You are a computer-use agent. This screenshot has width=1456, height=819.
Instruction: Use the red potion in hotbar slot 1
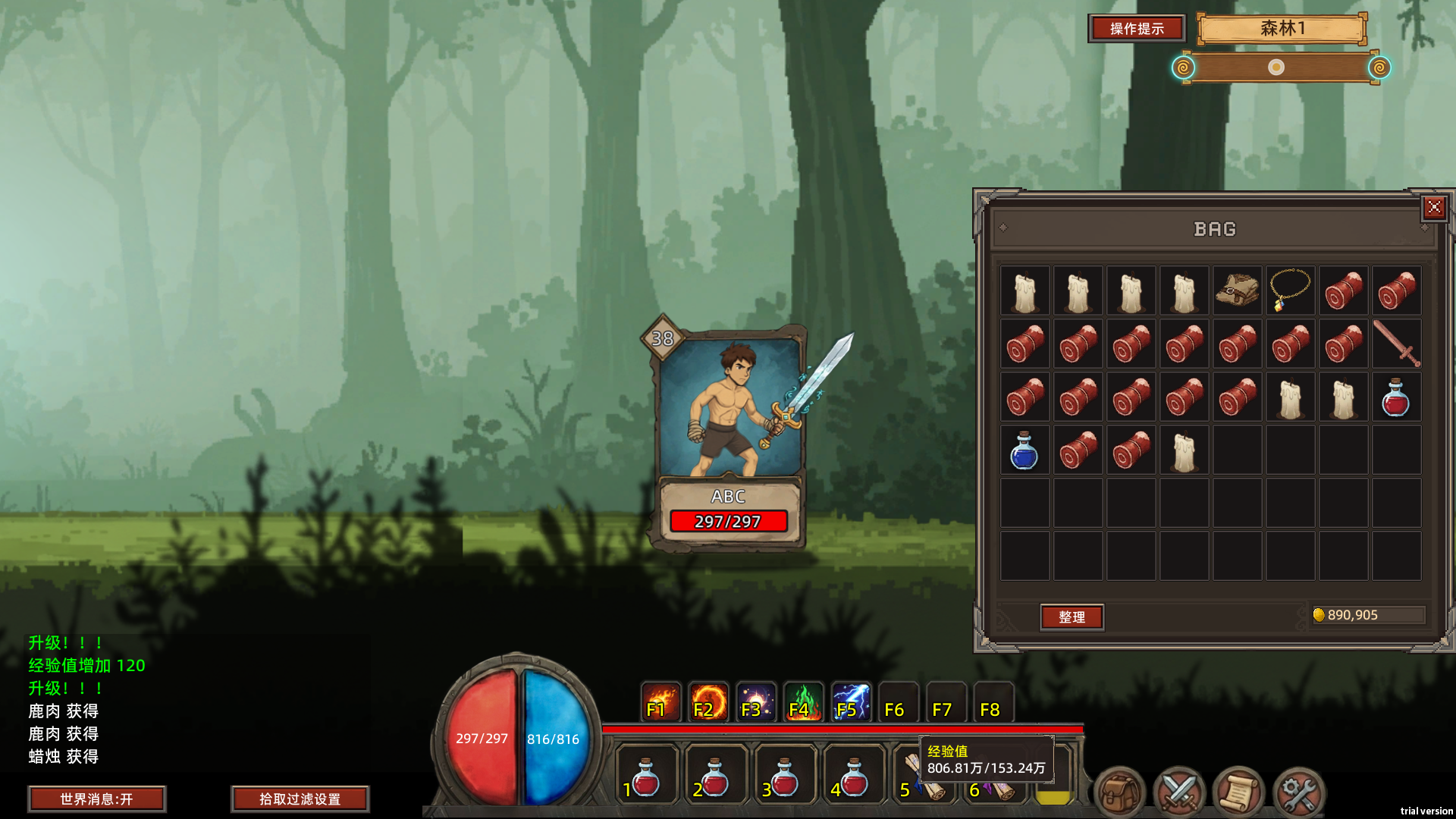(645, 777)
